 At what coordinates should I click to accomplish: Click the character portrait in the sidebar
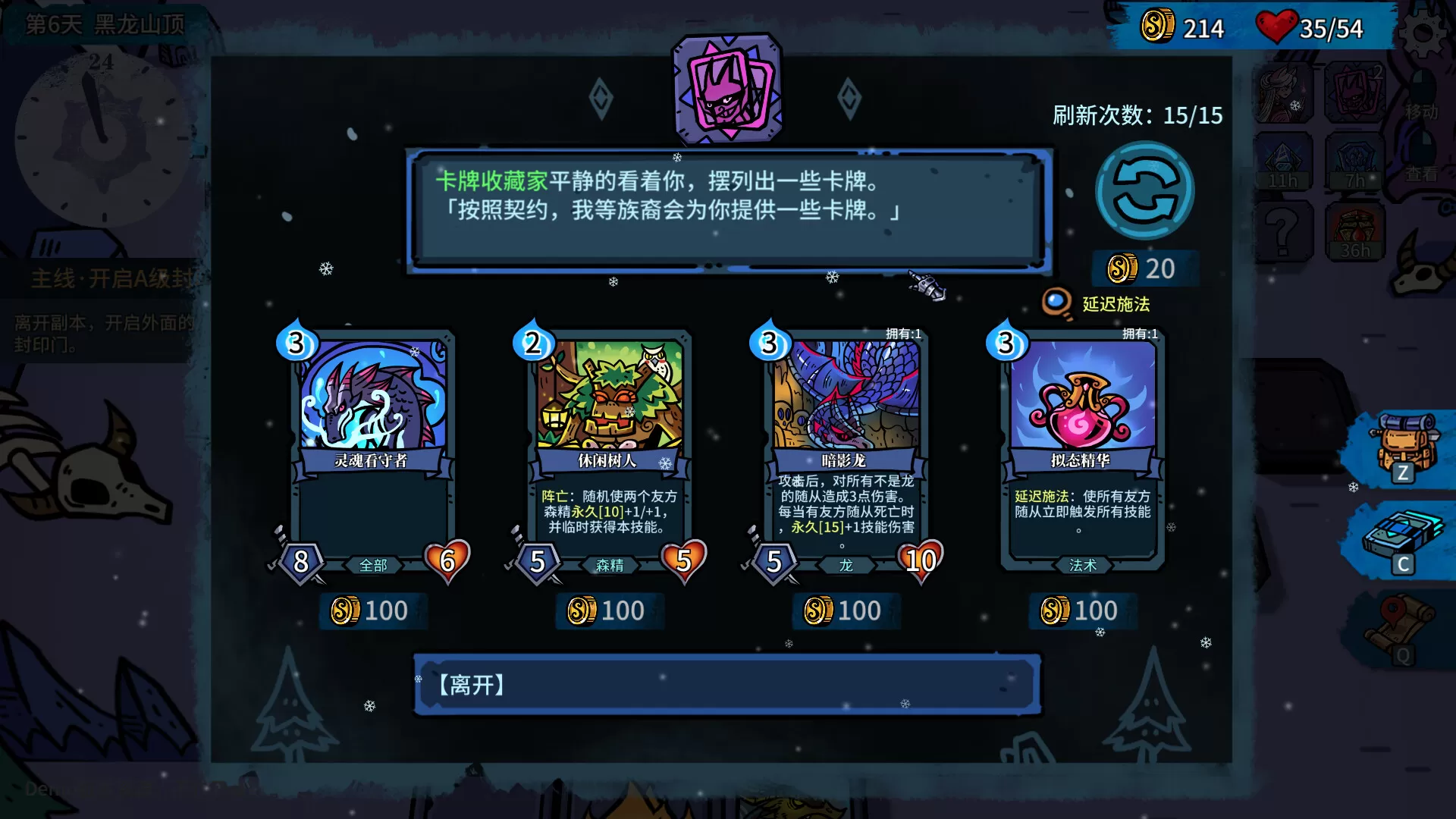coord(1285,91)
